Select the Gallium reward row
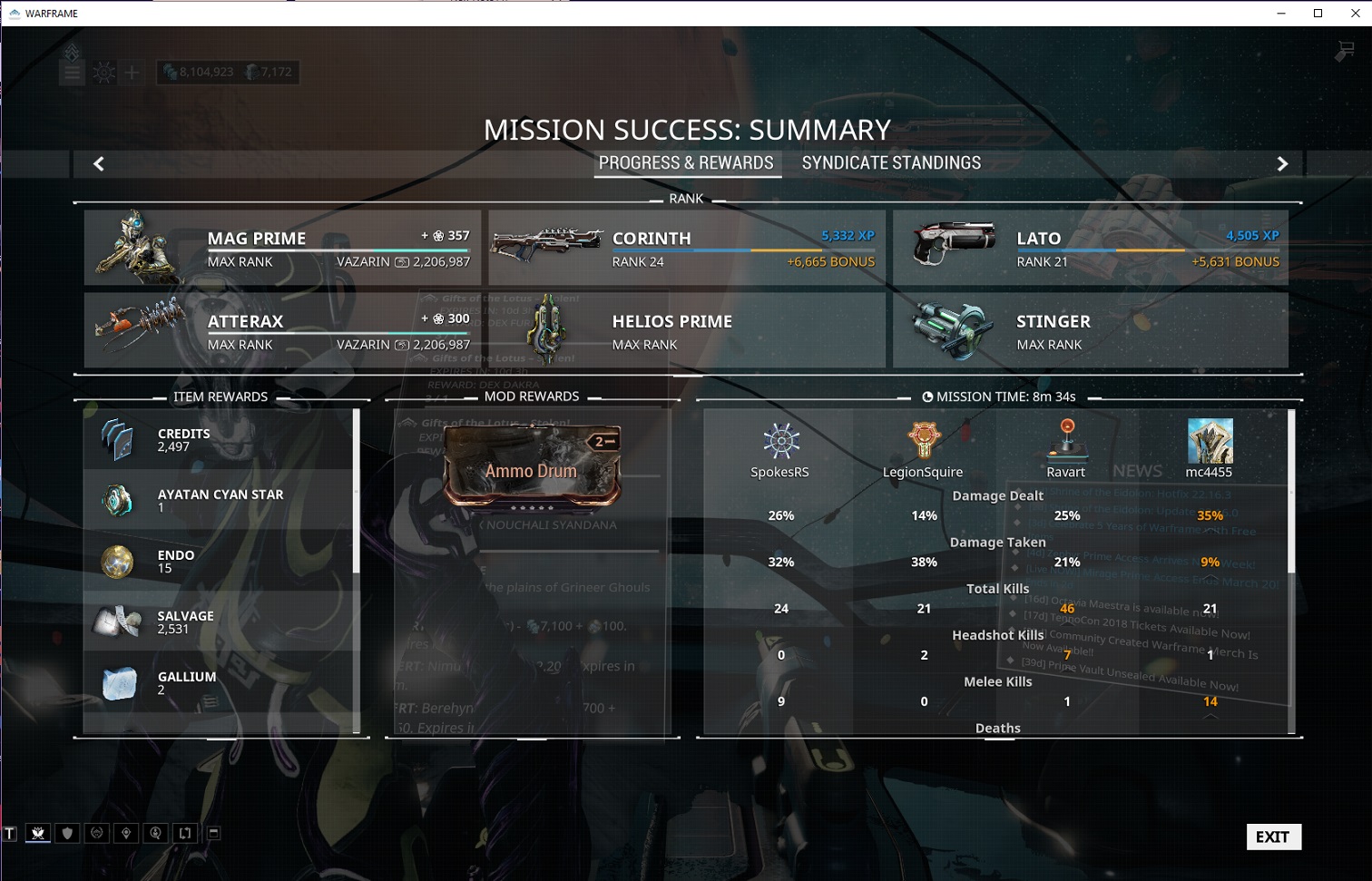The height and width of the screenshot is (881, 1372). click(x=220, y=682)
